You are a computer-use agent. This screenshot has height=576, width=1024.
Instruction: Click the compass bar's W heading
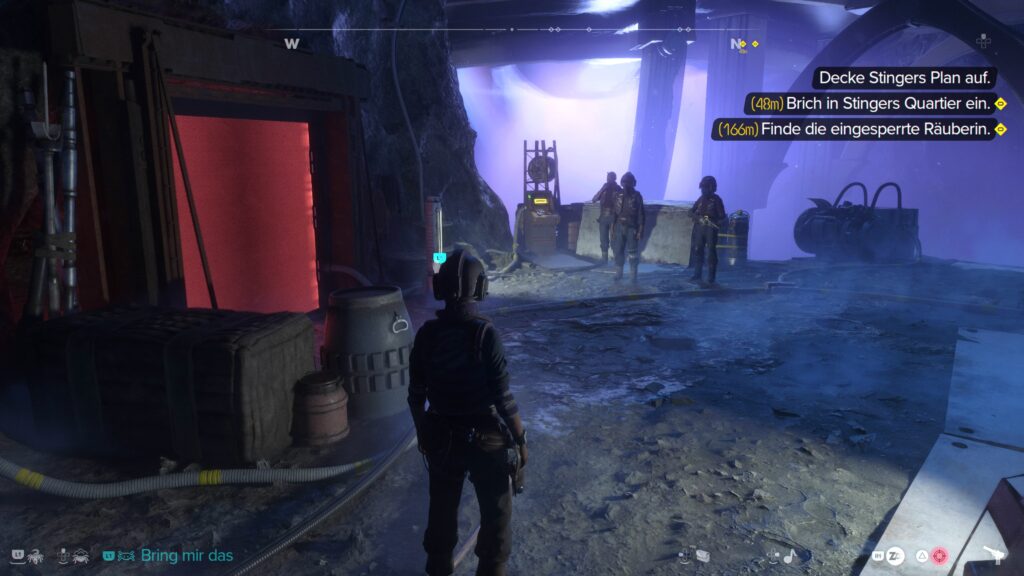[292, 43]
